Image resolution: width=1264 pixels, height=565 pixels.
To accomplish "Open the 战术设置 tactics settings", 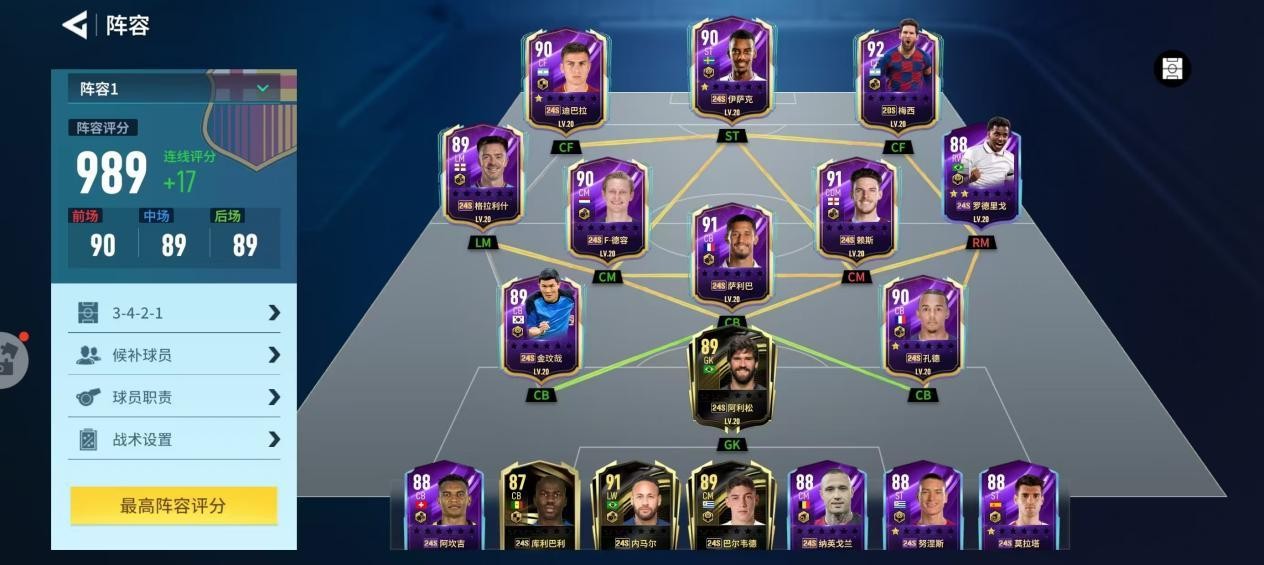I will pyautogui.click(x=174, y=439).
